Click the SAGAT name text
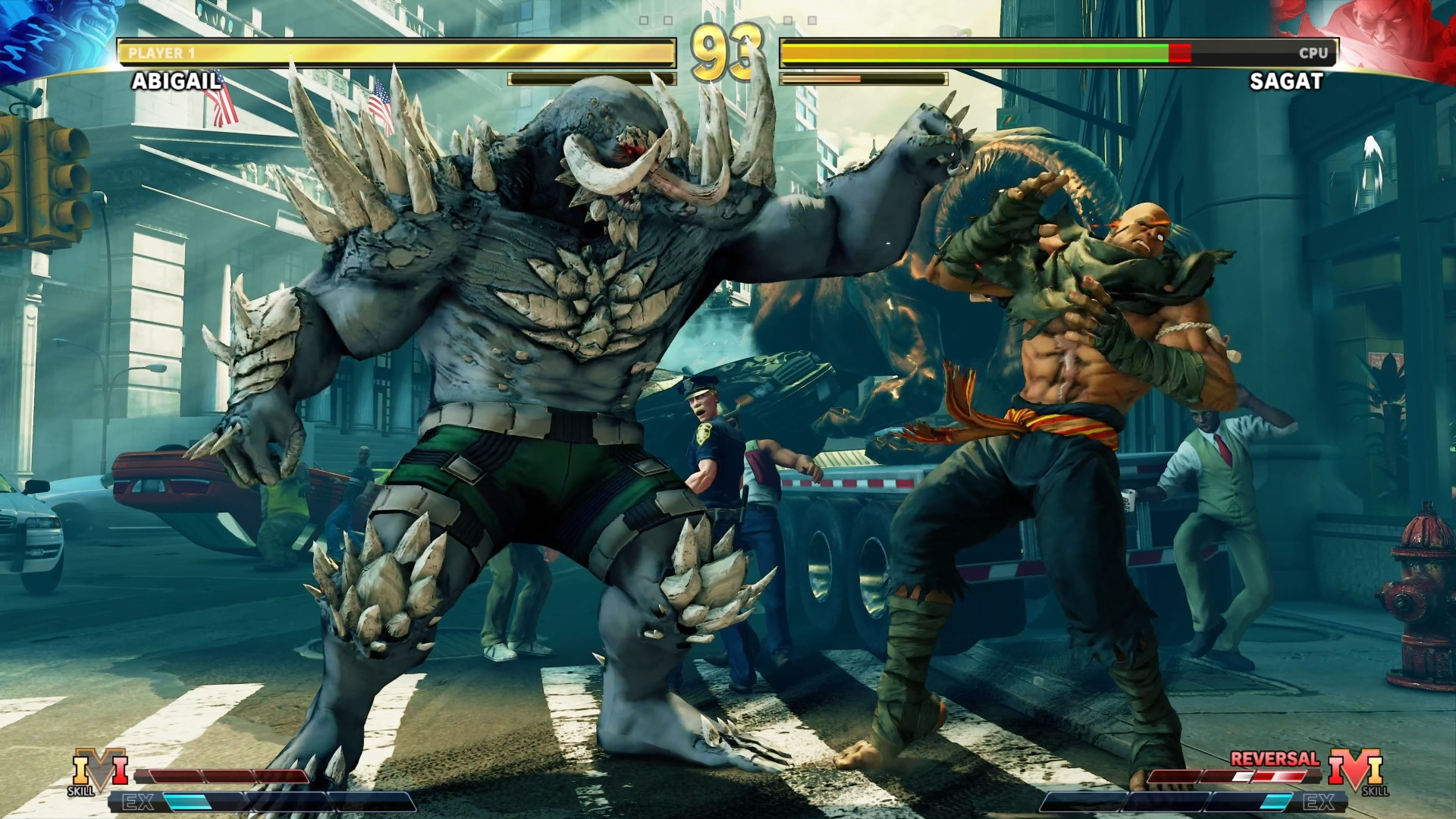Image resolution: width=1456 pixels, height=819 pixels. point(1287,82)
